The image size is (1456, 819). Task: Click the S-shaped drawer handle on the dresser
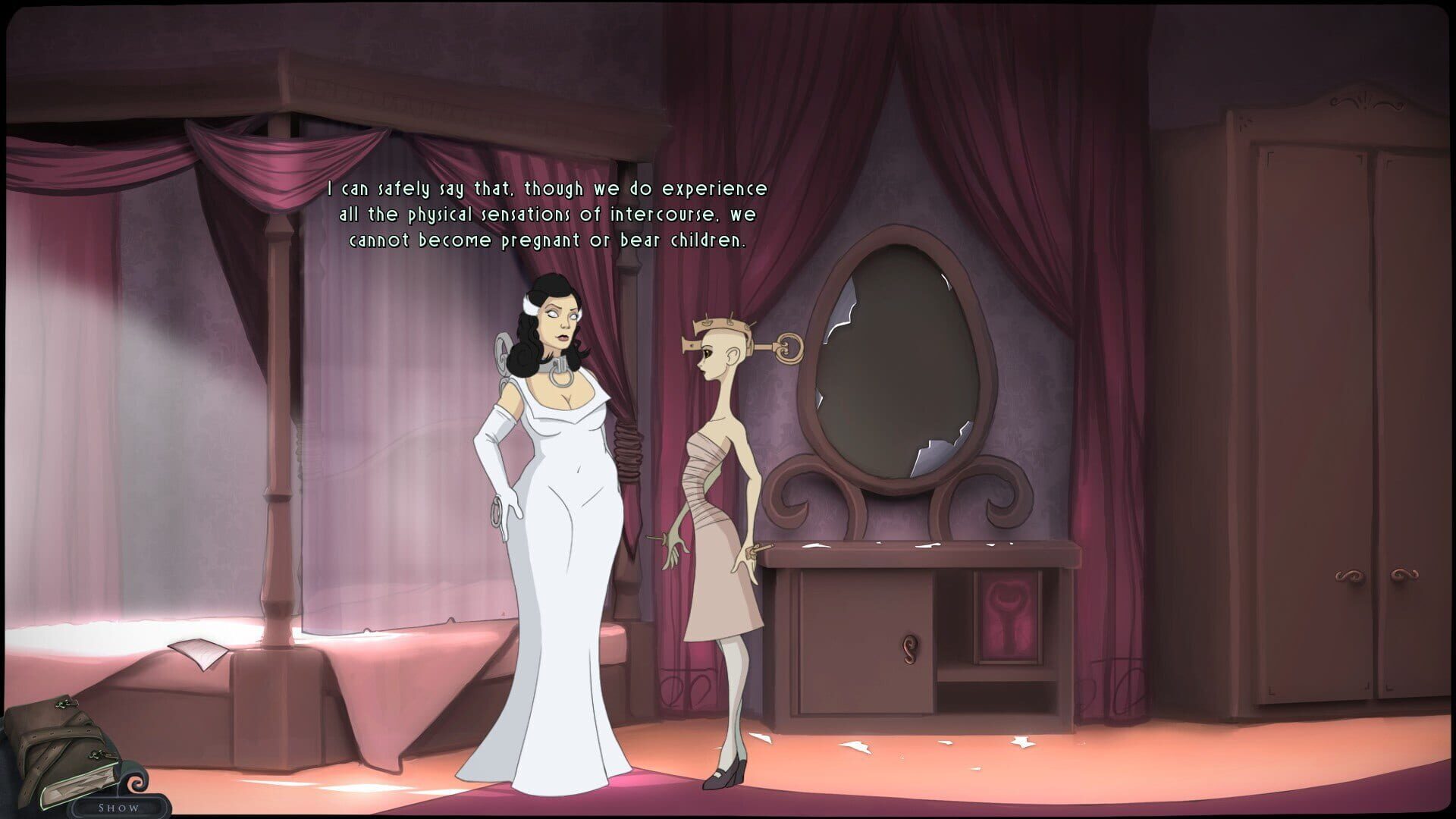pyautogui.click(x=908, y=651)
